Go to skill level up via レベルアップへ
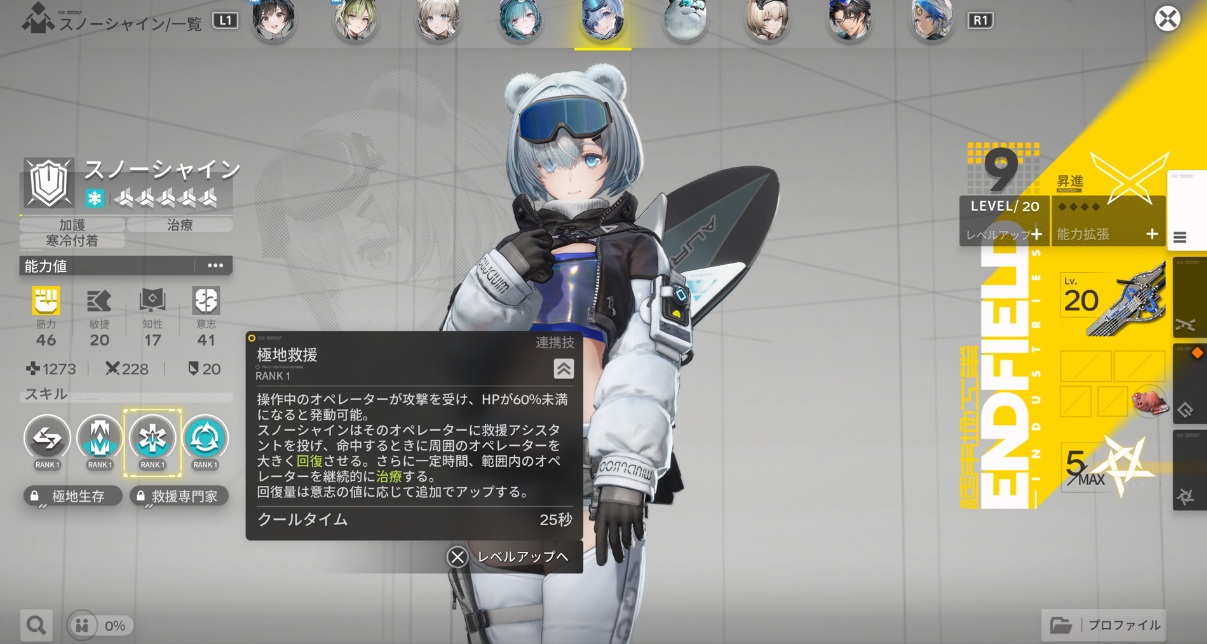 (512, 557)
